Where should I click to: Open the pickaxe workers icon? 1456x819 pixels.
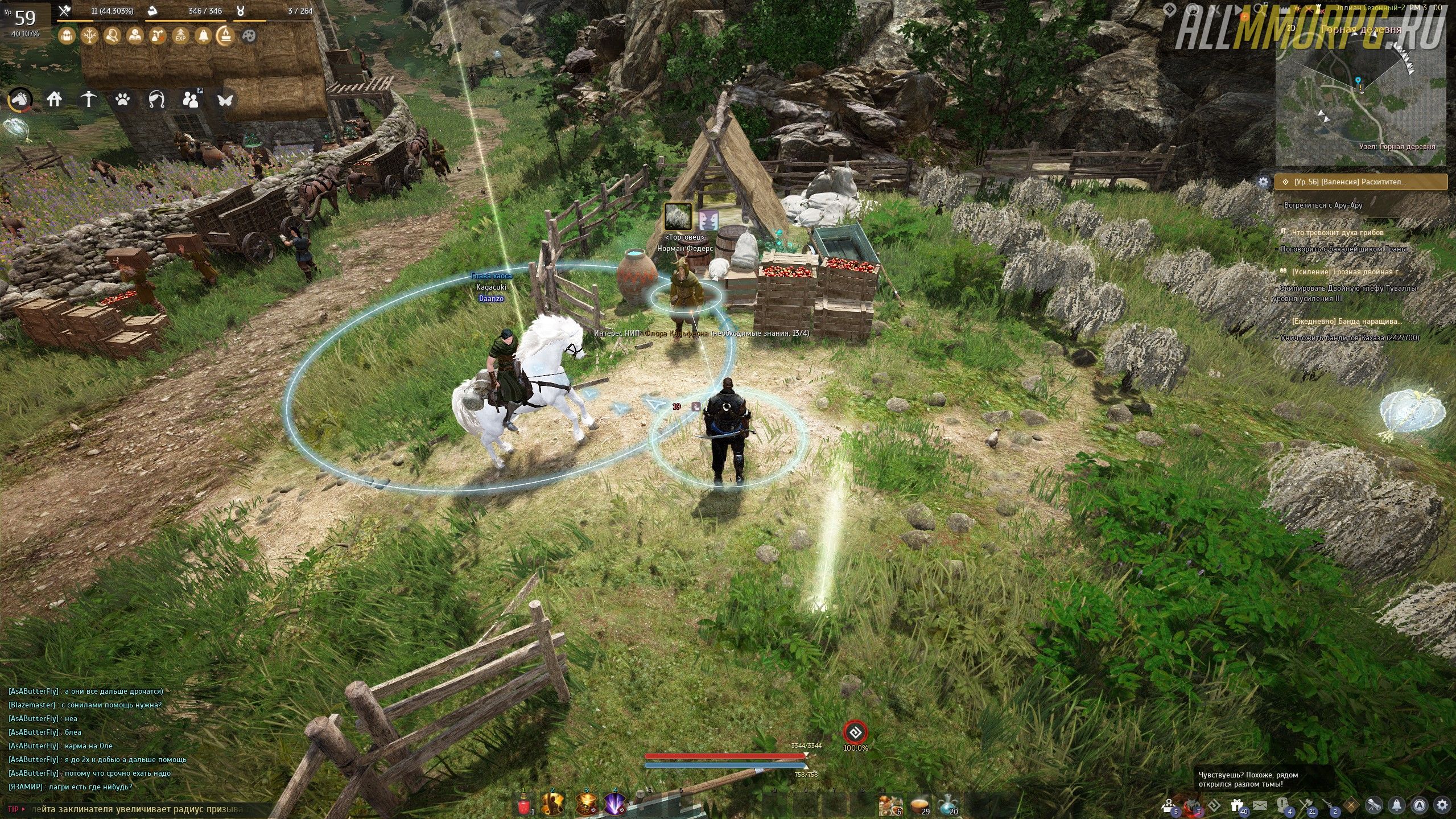88,100
